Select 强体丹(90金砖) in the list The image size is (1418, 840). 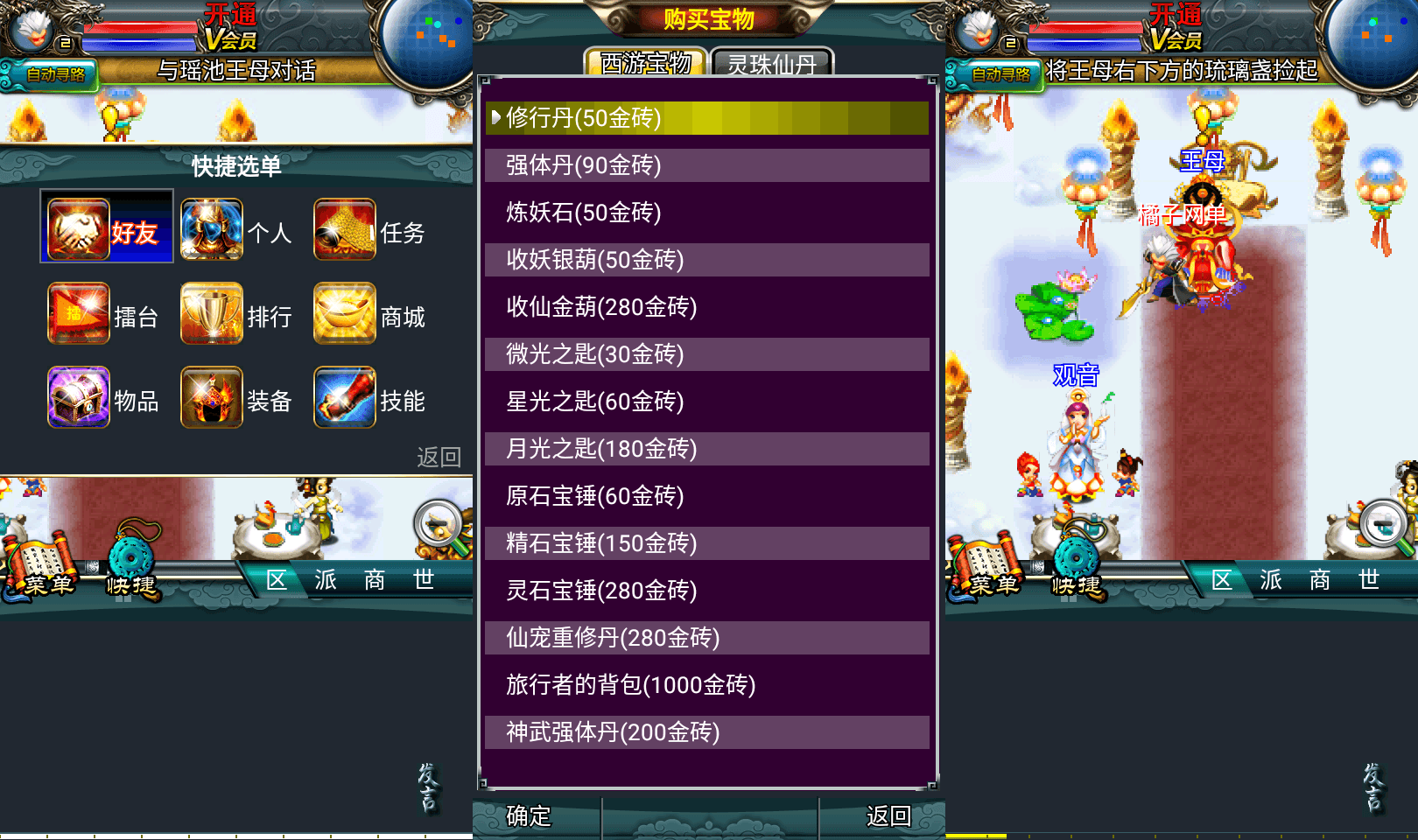tap(705, 164)
